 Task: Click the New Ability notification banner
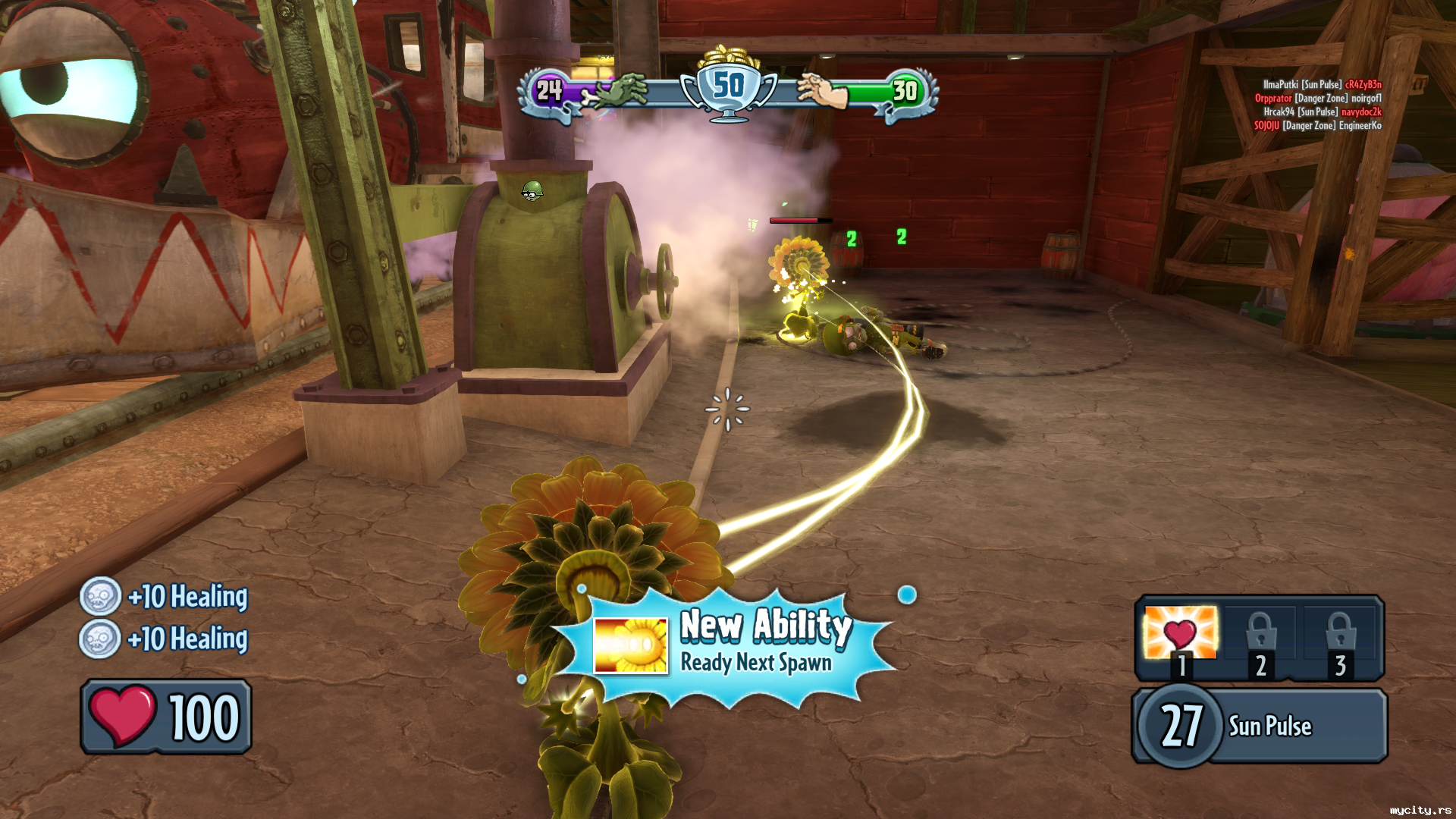728,645
